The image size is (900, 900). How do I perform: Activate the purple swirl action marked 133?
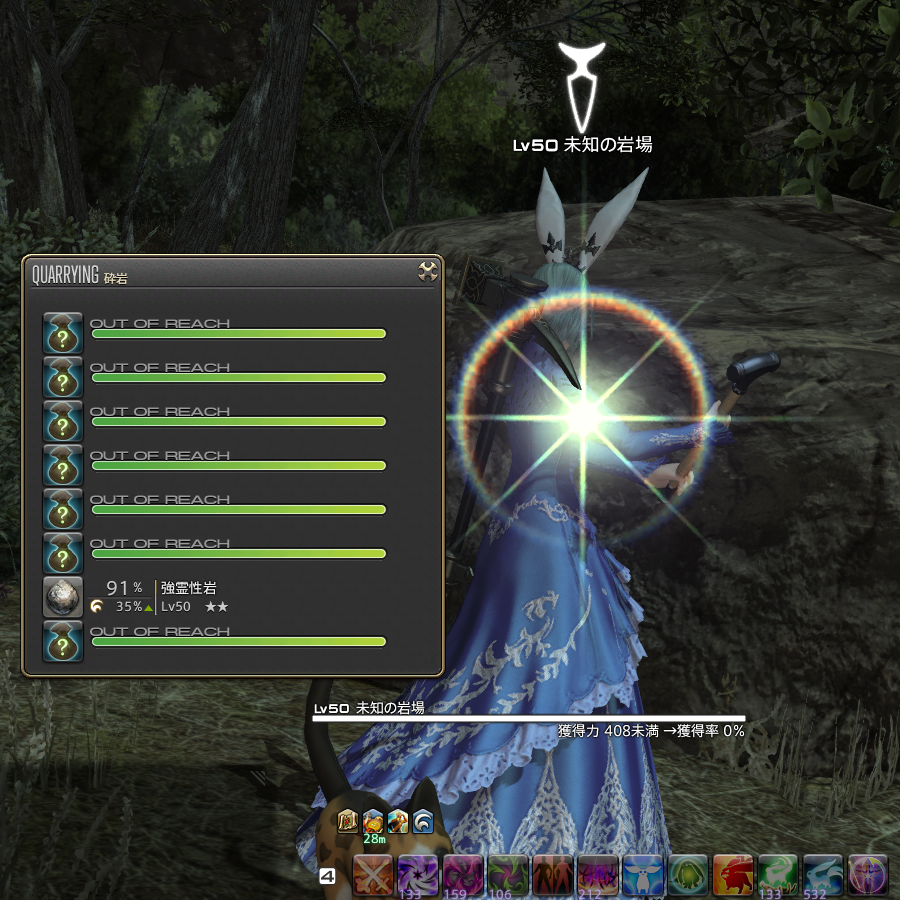[x=417, y=875]
